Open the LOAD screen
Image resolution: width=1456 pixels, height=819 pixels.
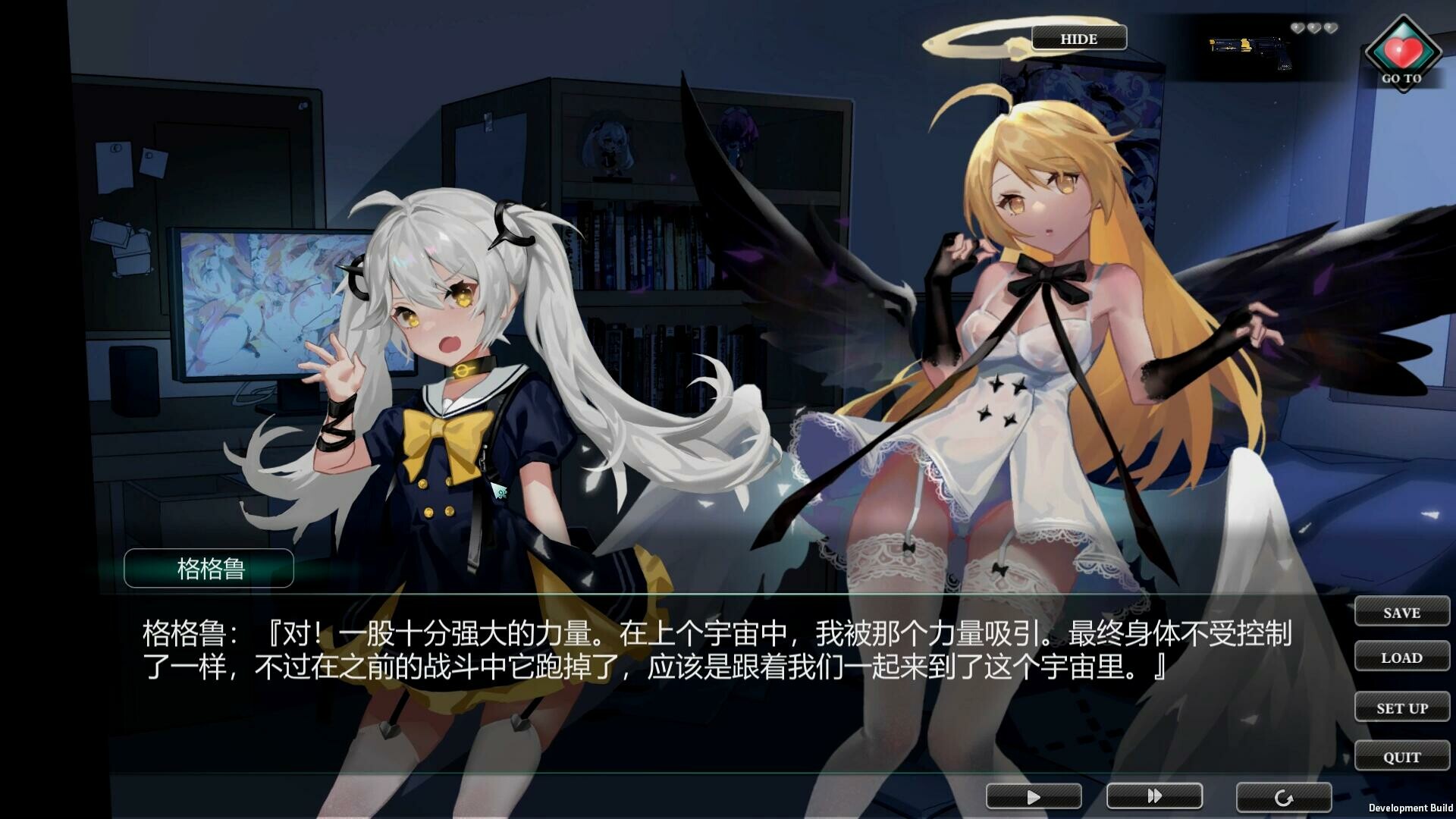1401,657
